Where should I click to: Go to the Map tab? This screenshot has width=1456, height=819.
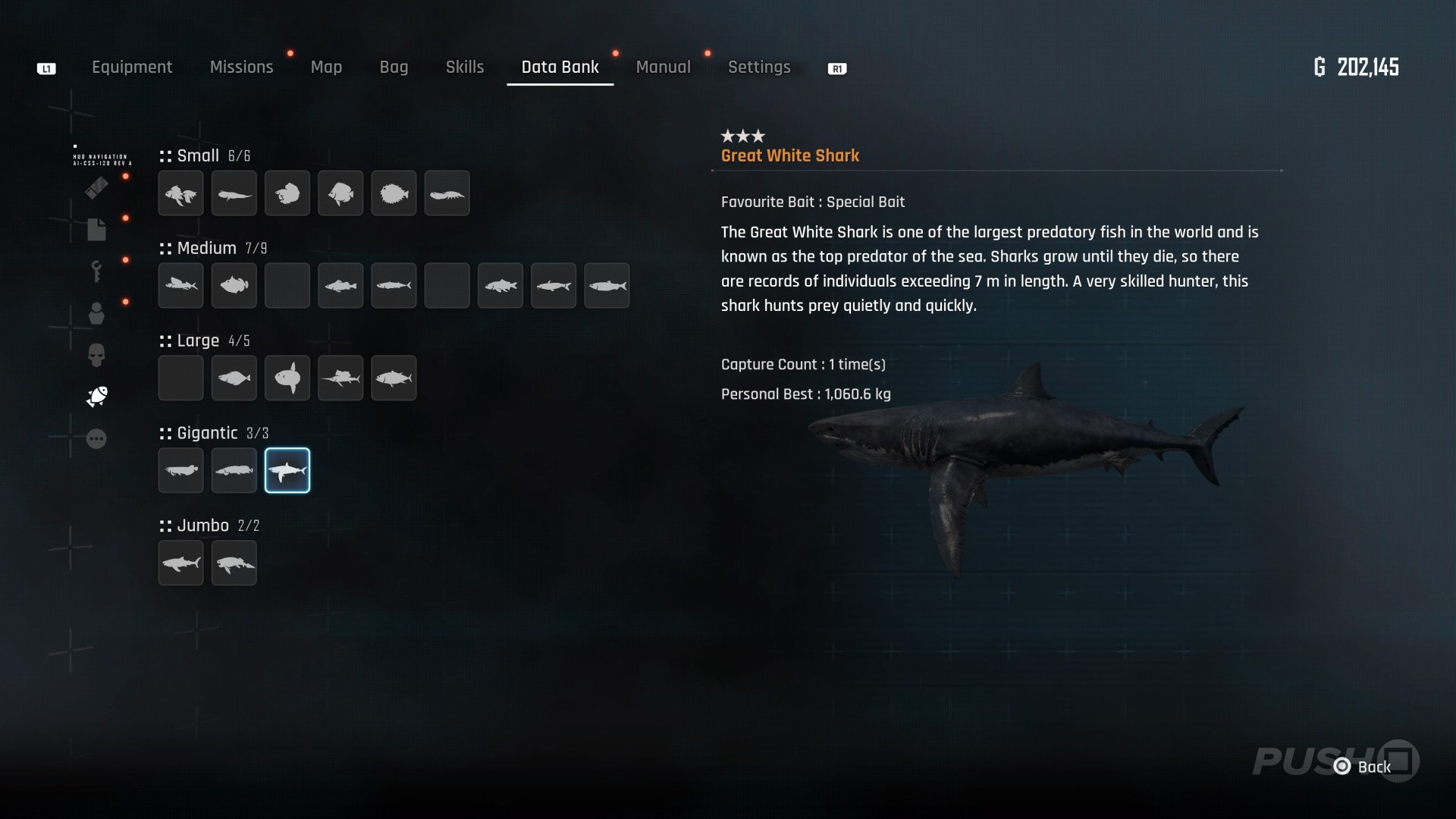pos(326,67)
